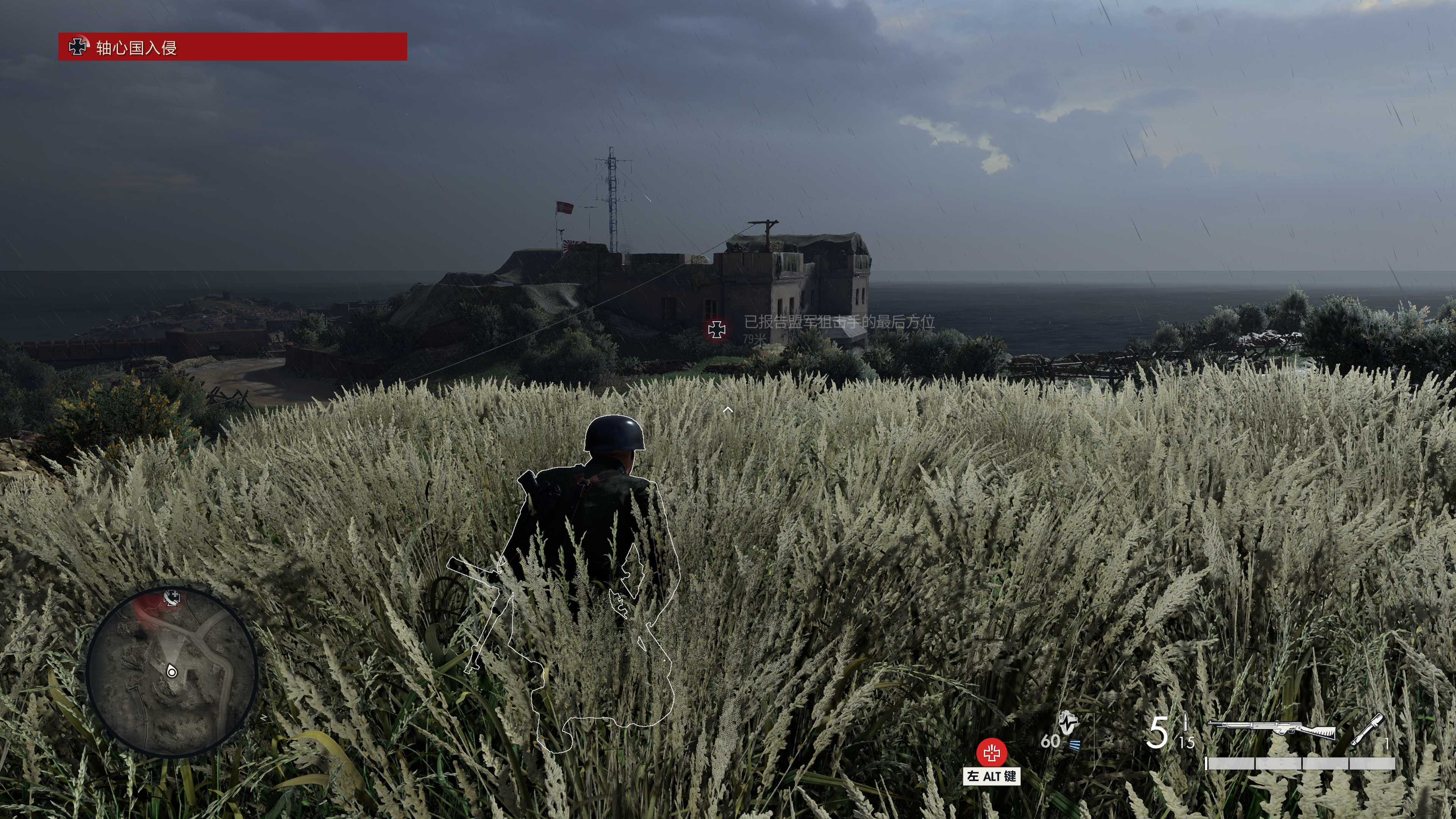The height and width of the screenshot is (819, 1456).
Task: Open the red Axis Invasion banner
Action: point(232,47)
